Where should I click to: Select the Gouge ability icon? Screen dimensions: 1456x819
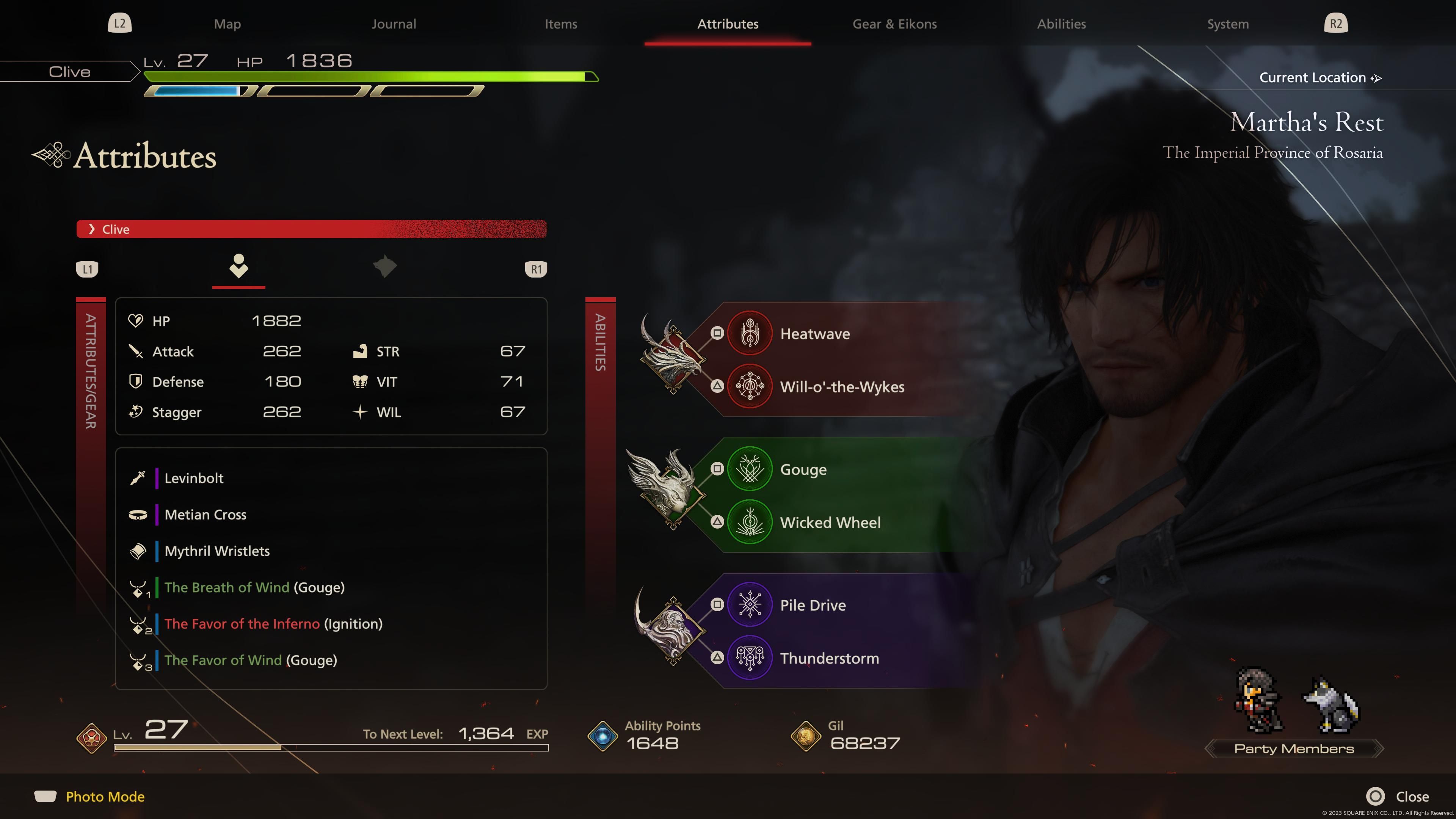750,469
